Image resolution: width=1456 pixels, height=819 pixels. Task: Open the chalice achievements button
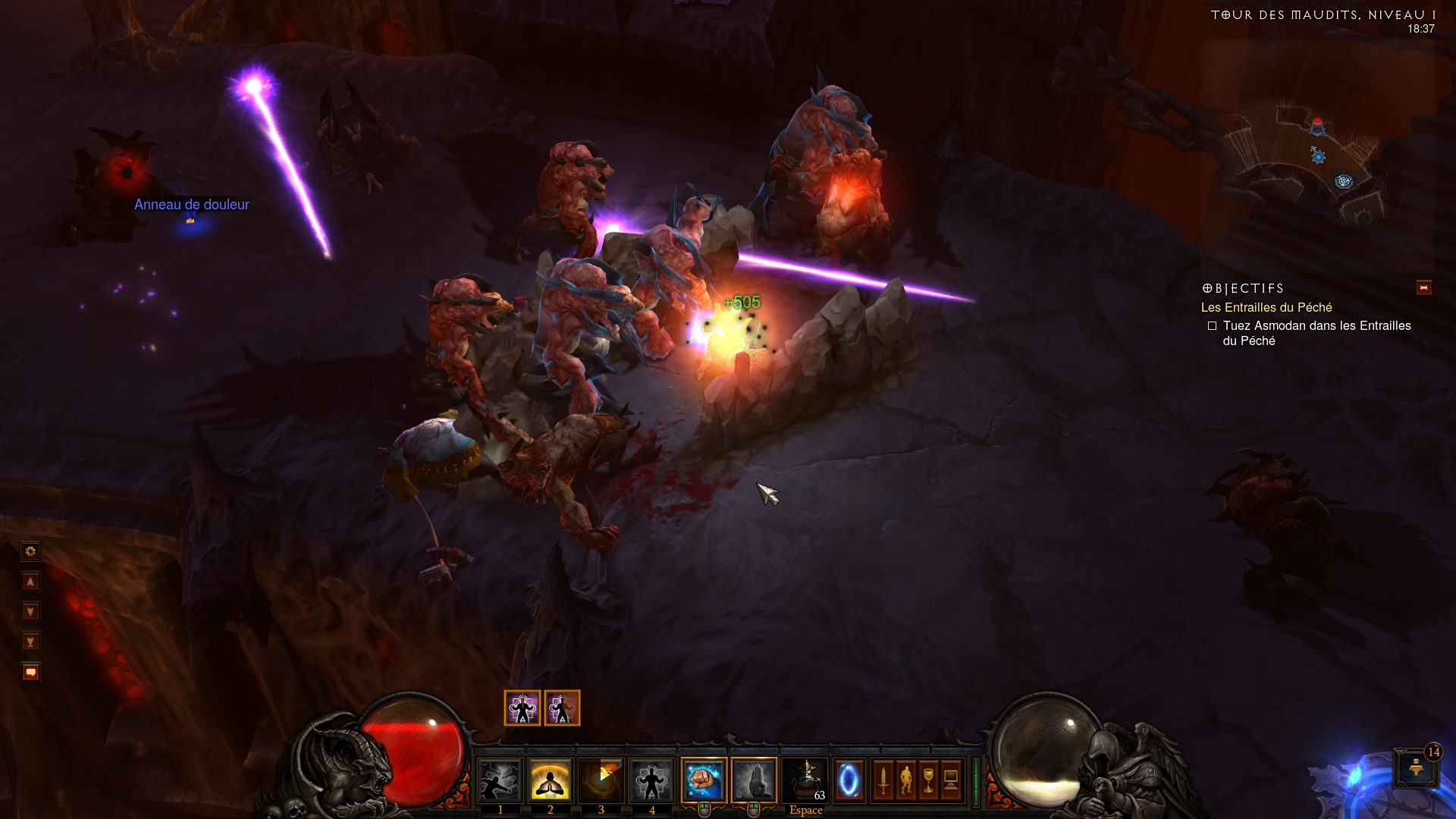click(x=928, y=780)
